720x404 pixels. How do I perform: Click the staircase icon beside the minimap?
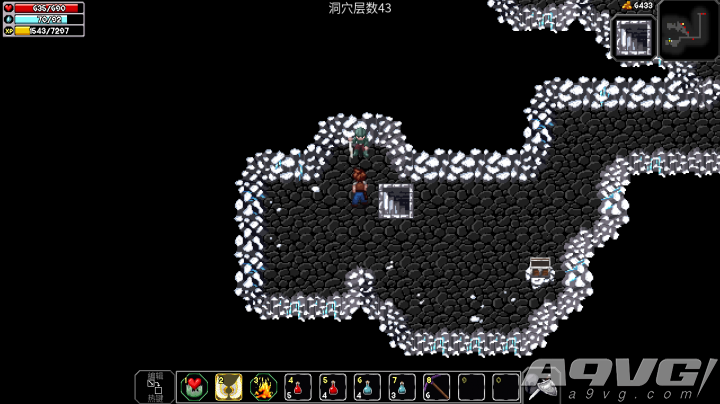(x=634, y=37)
